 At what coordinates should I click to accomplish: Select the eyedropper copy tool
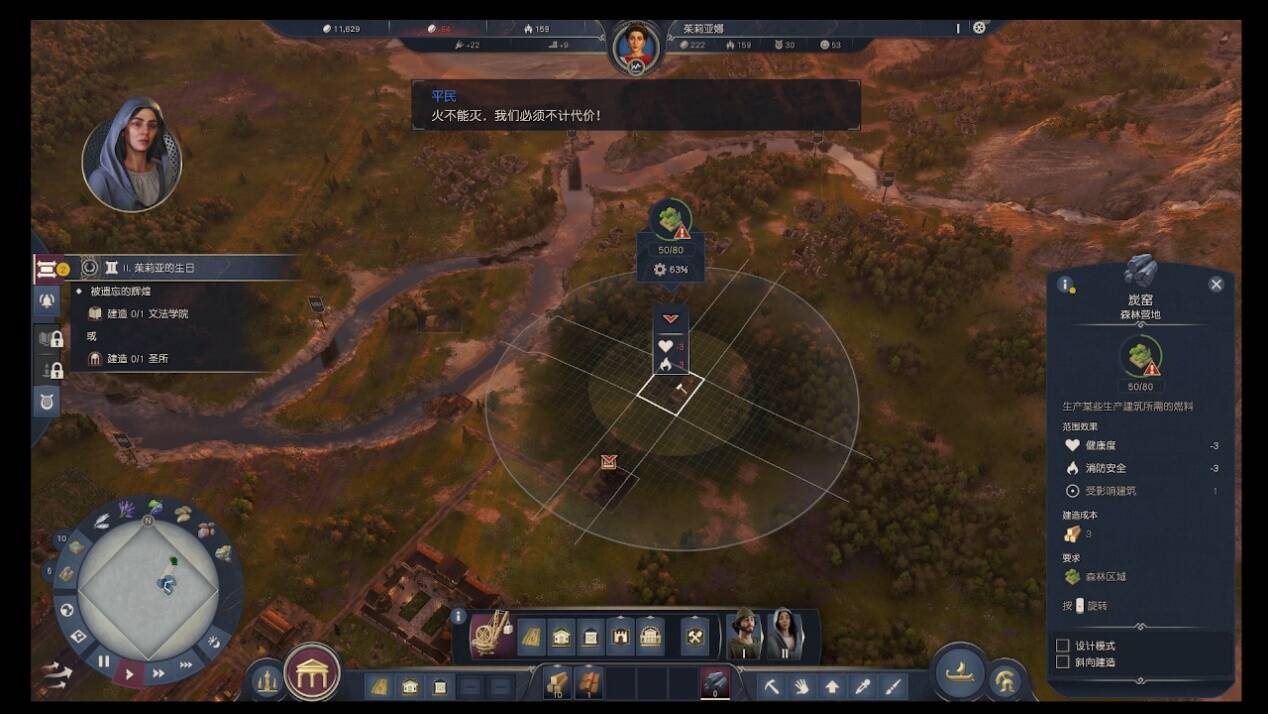pos(862,687)
